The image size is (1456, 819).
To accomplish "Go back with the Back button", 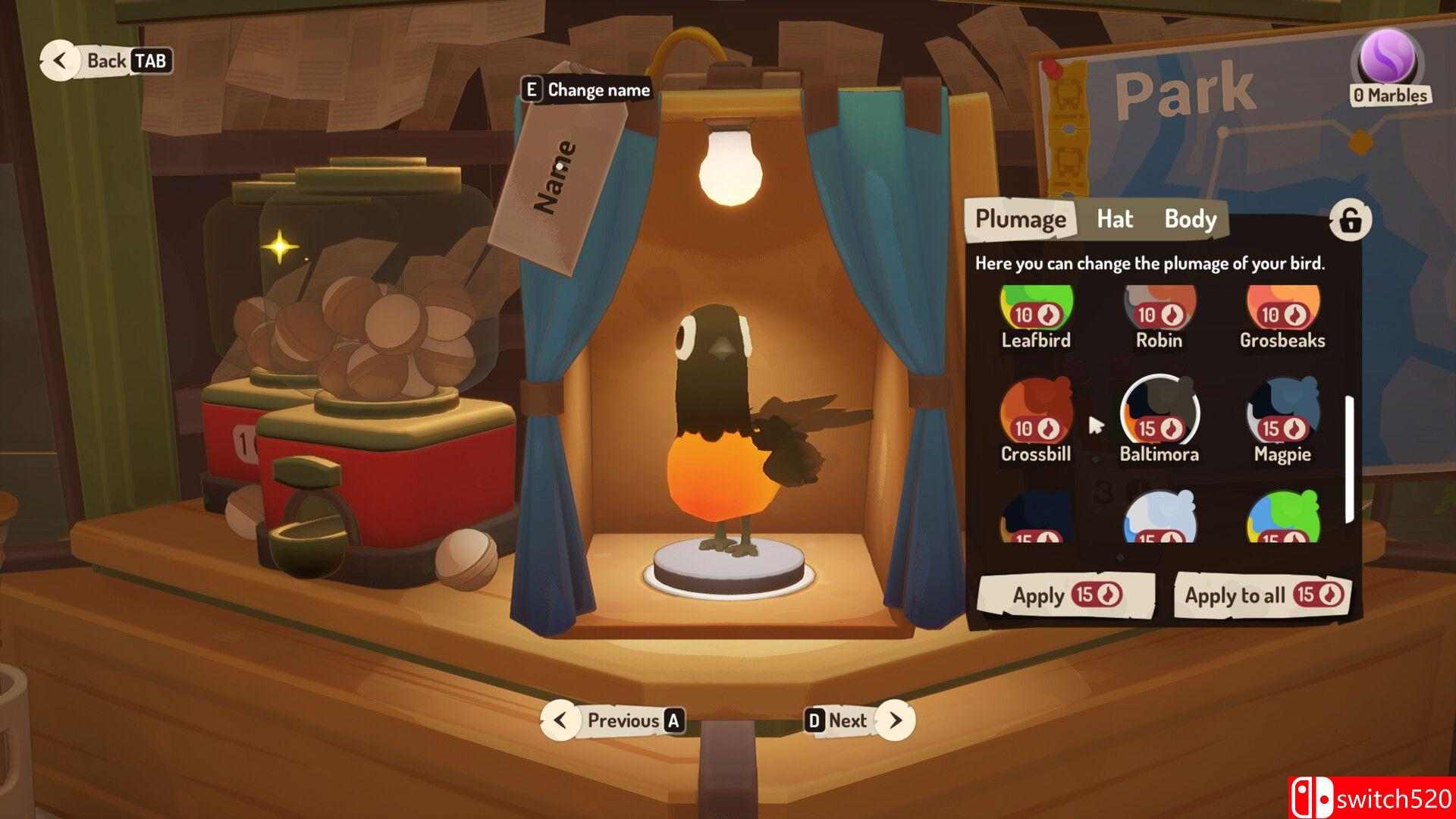I will click(106, 61).
